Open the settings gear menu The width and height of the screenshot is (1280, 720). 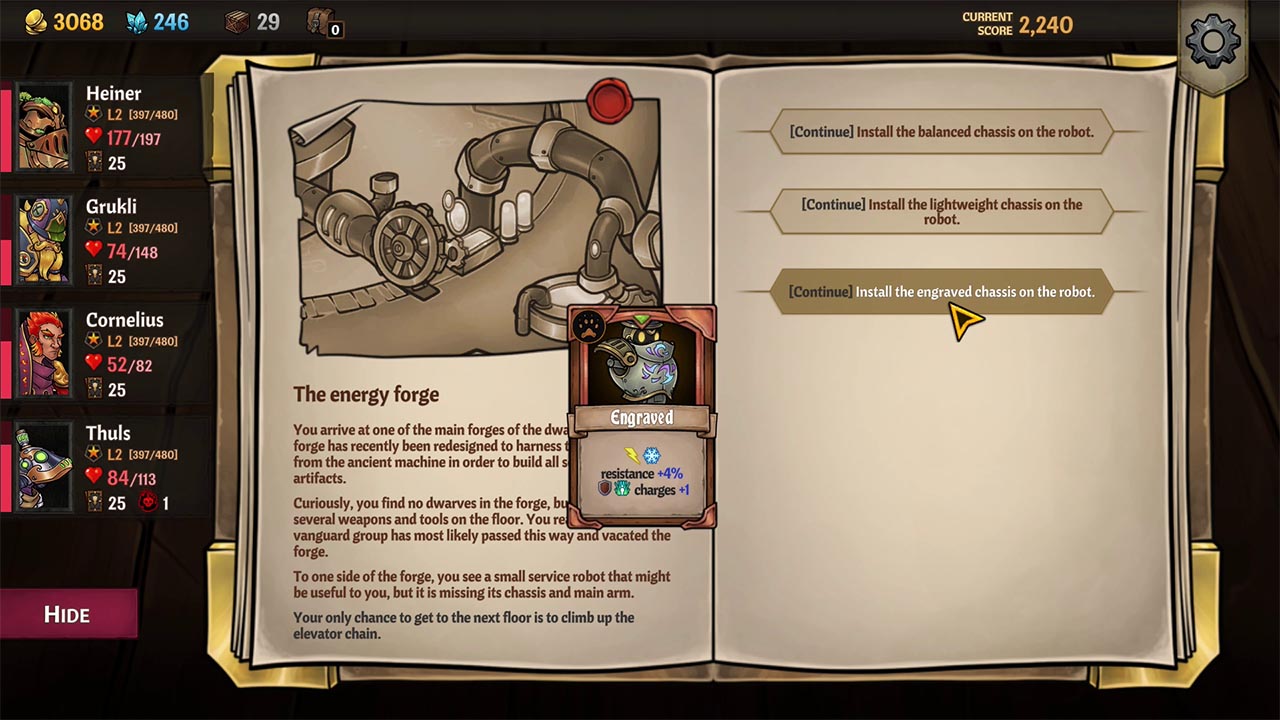(1212, 42)
